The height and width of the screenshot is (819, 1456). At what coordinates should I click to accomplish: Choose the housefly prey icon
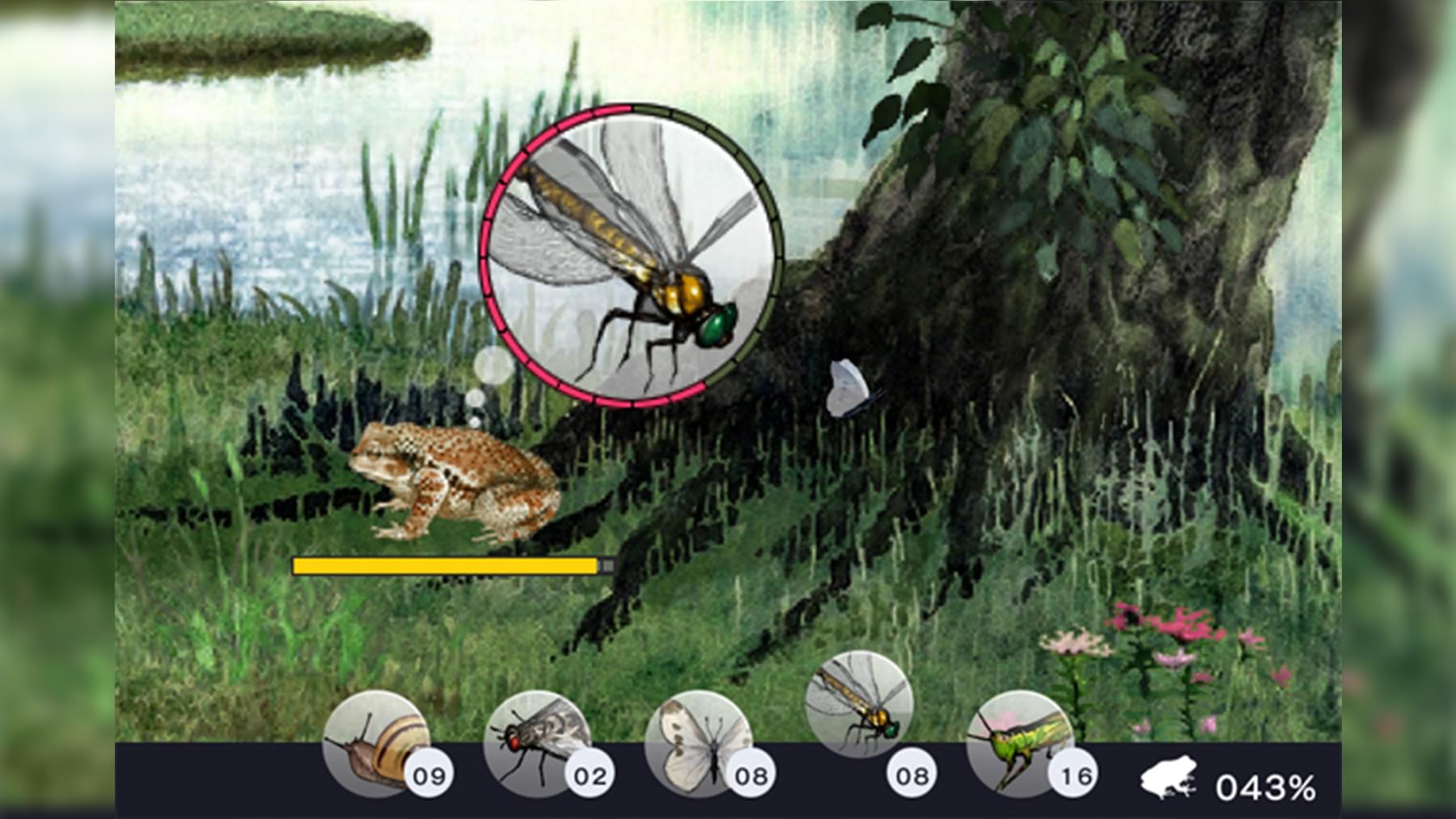[x=535, y=744]
